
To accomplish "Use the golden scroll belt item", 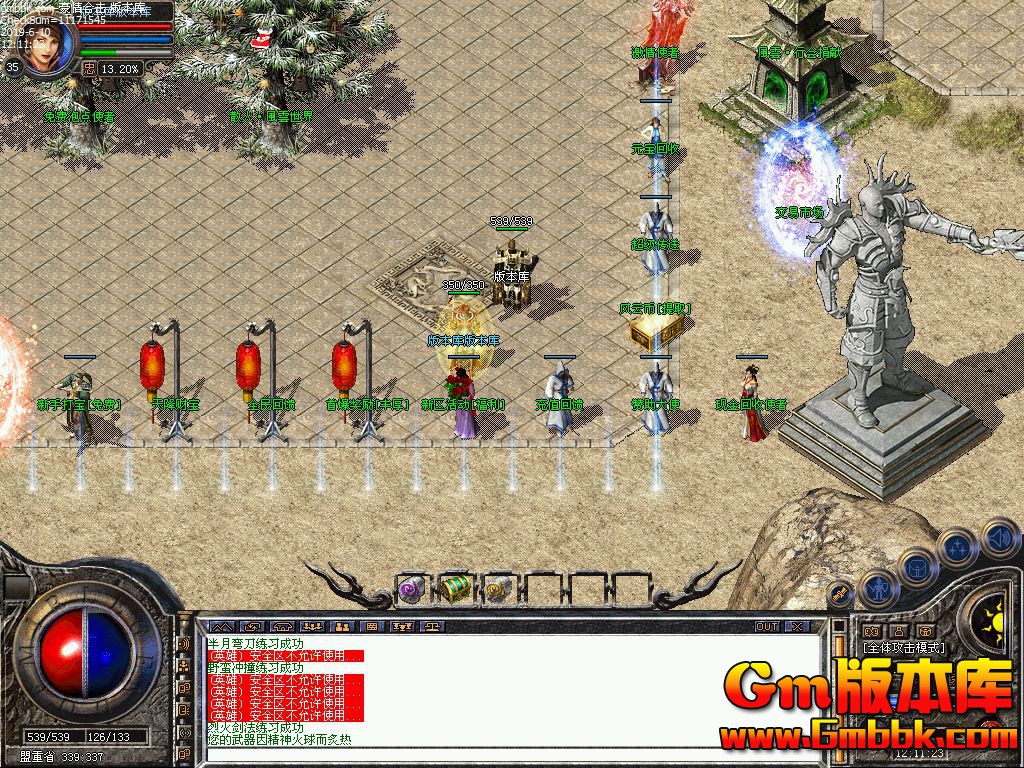I will click(498, 590).
